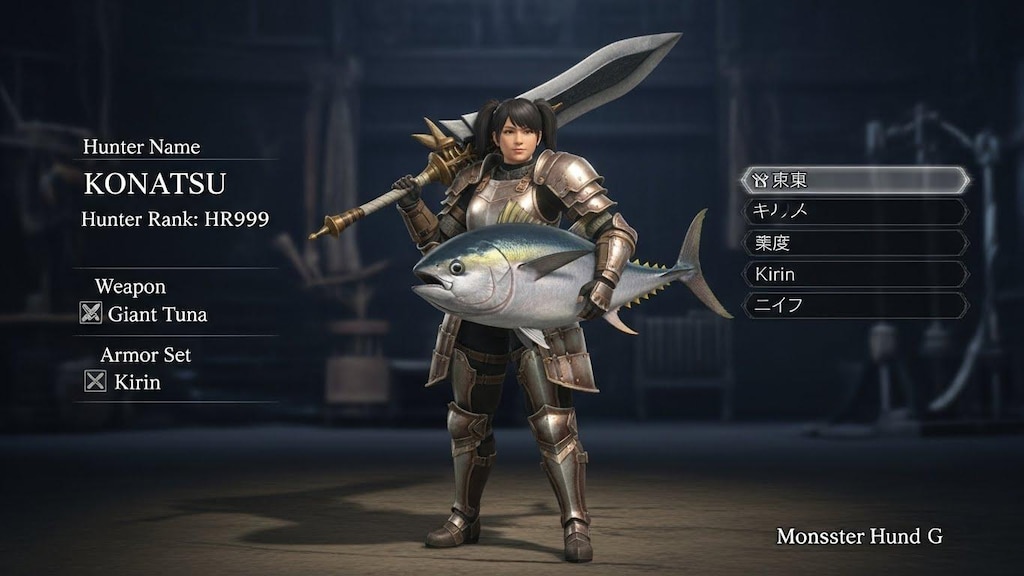1024x576 pixels.
Task: Click the Kirin armor set icon
Action: point(95,381)
